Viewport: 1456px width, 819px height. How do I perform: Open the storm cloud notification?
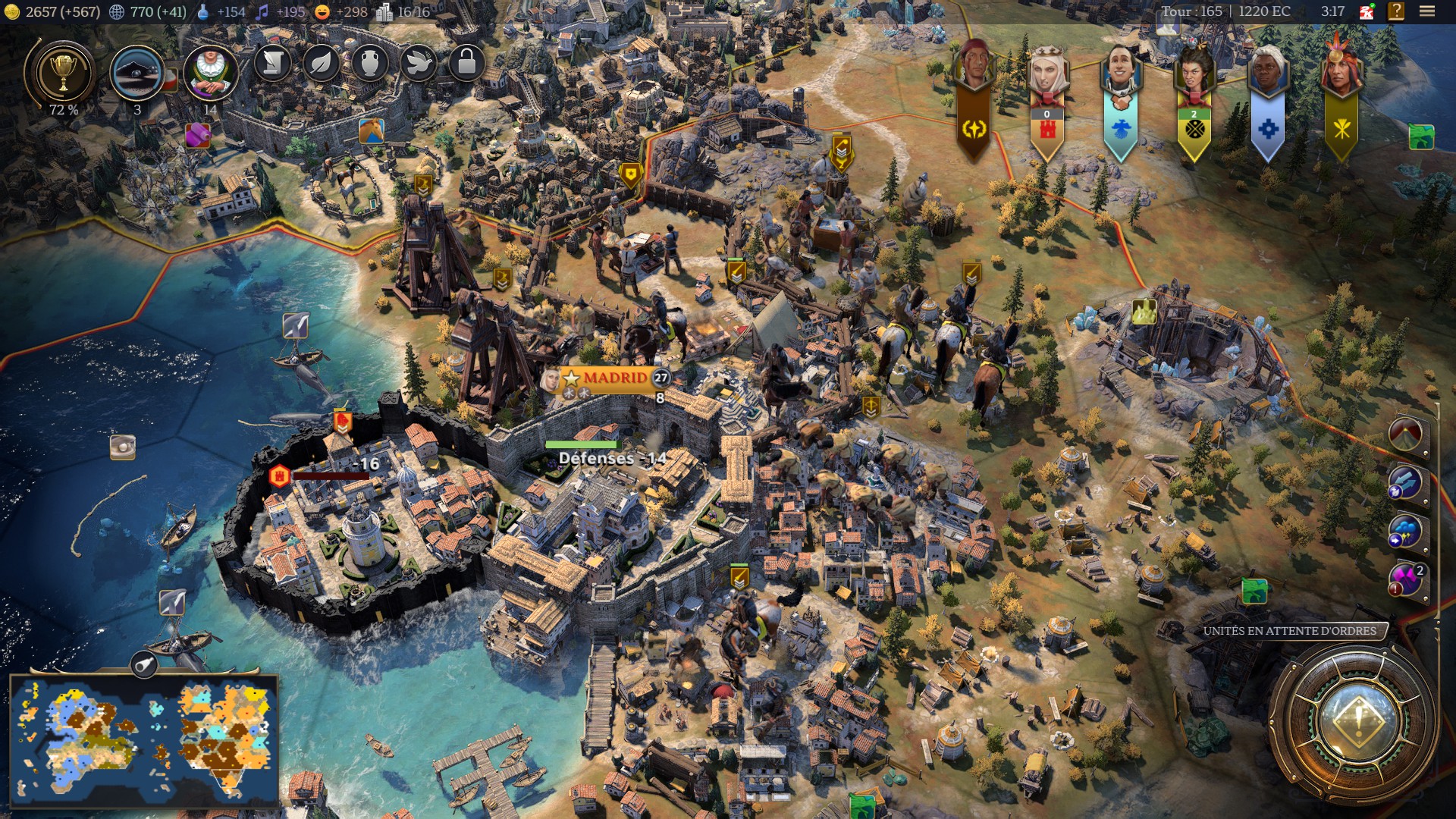coord(1404,532)
